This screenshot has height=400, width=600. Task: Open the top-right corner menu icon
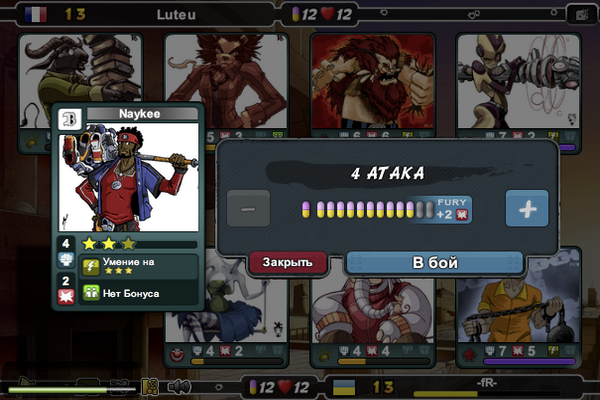(577, 14)
